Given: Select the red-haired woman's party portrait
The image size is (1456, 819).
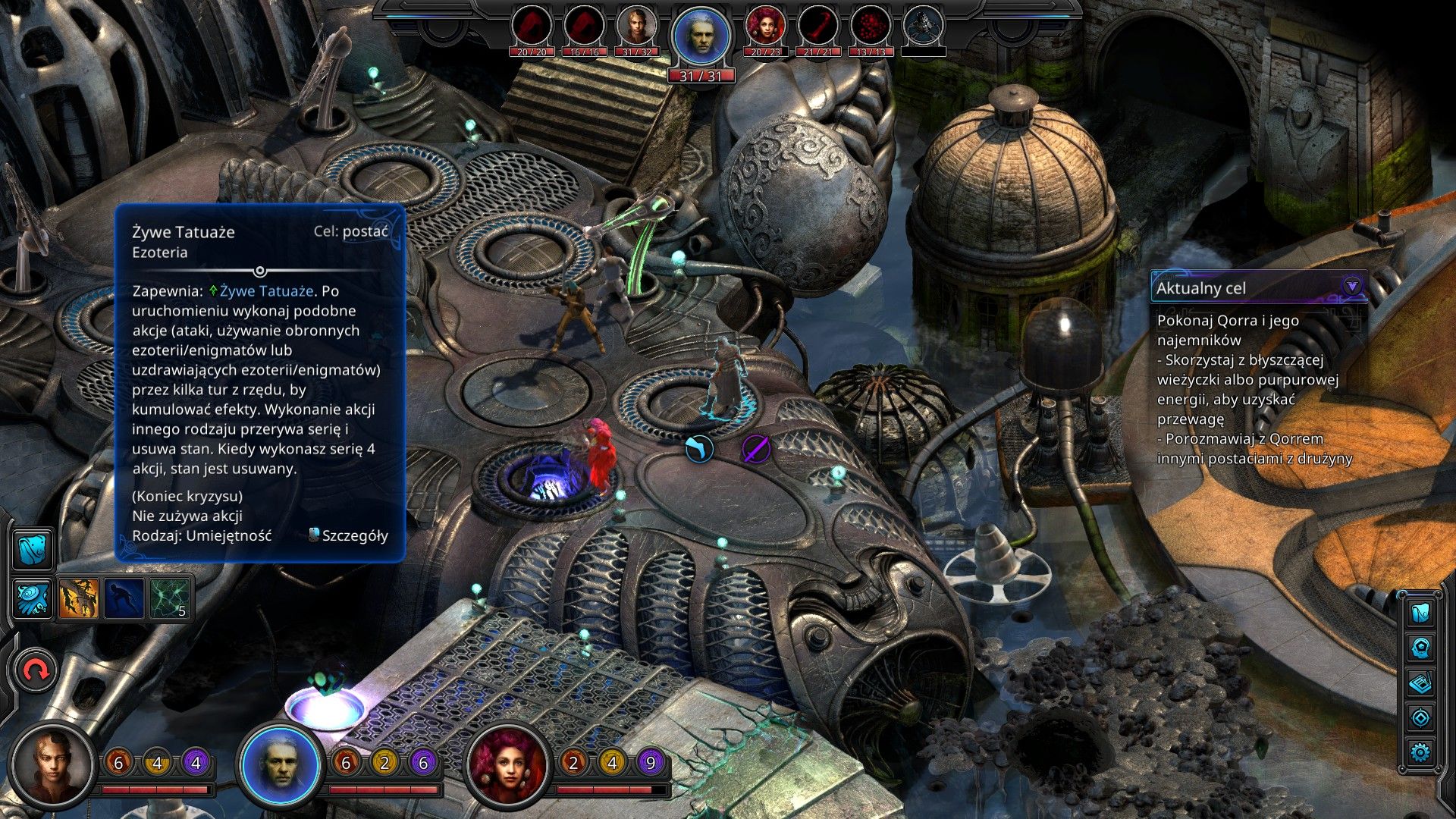Looking at the screenshot, I should click(508, 764).
